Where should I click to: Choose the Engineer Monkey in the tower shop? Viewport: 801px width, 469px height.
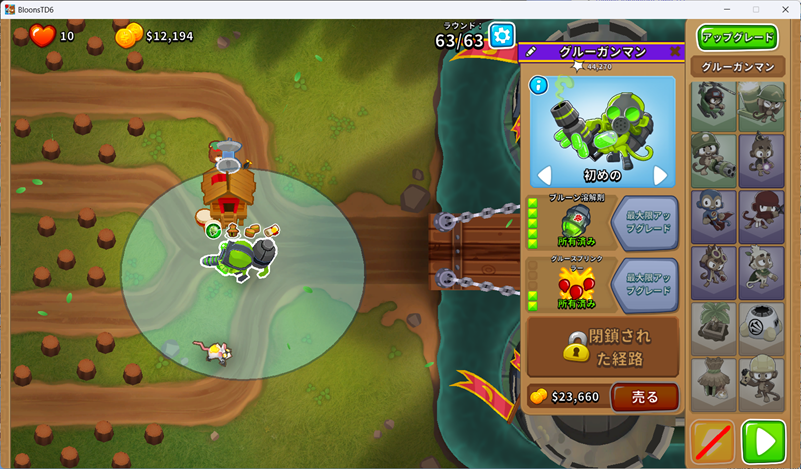[x=761, y=380]
